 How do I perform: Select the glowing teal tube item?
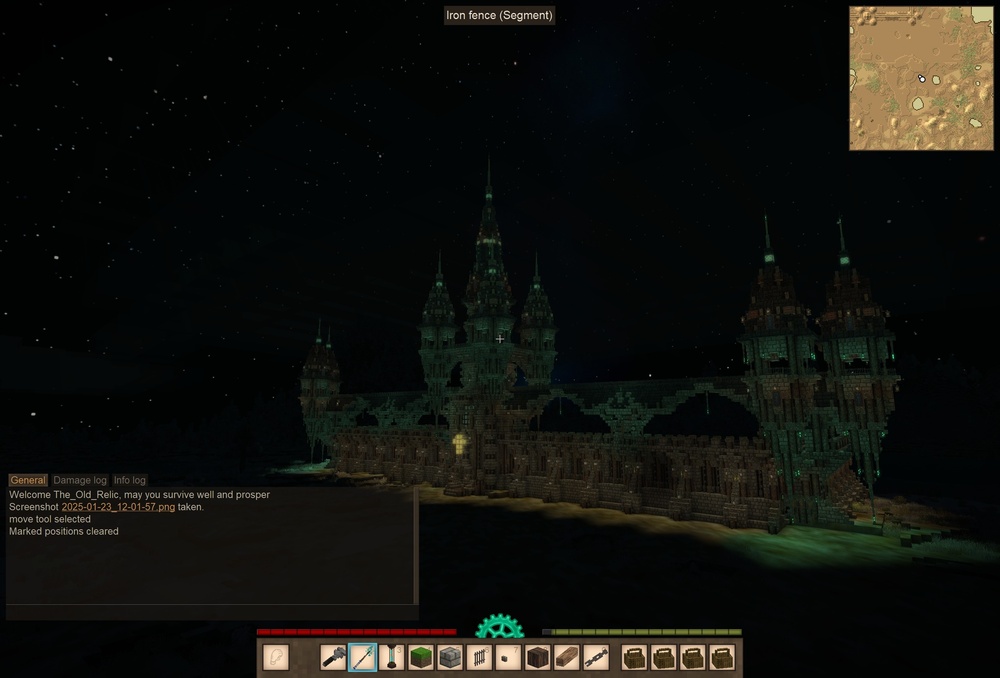click(x=392, y=657)
